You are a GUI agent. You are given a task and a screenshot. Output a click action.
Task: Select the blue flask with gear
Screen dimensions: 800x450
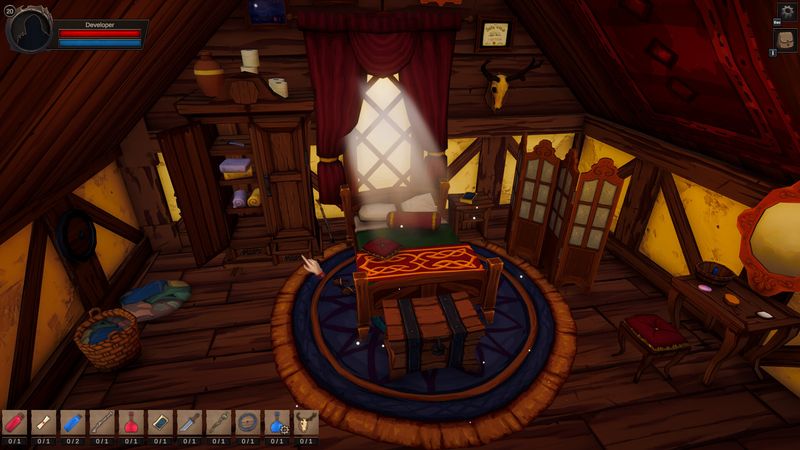pyautogui.click(x=277, y=422)
